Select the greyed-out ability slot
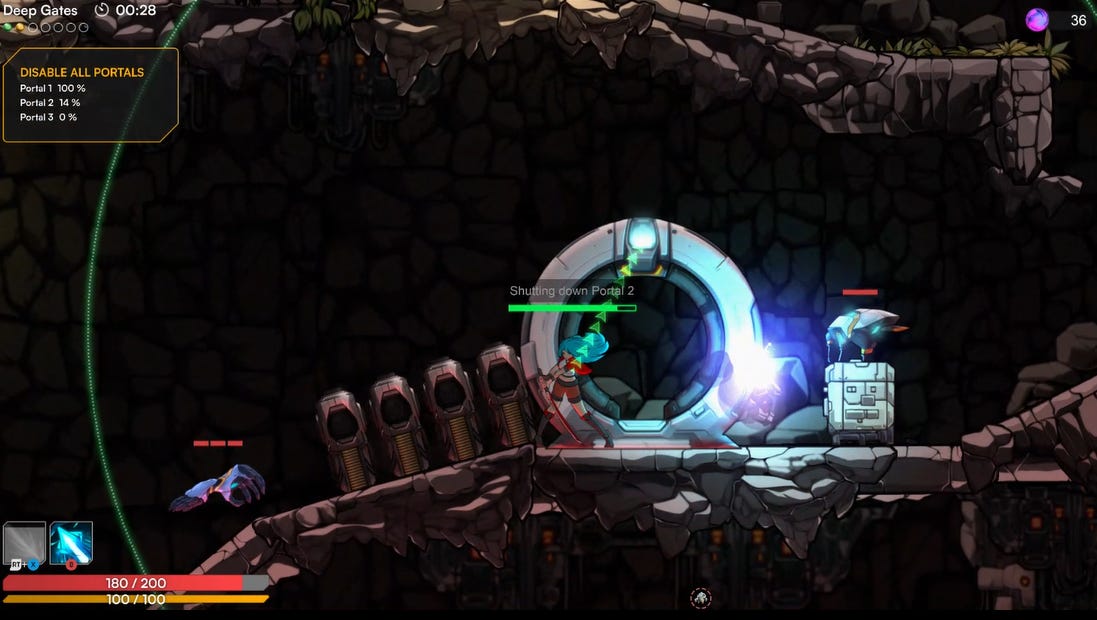1097x620 pixels. (23, 544)
